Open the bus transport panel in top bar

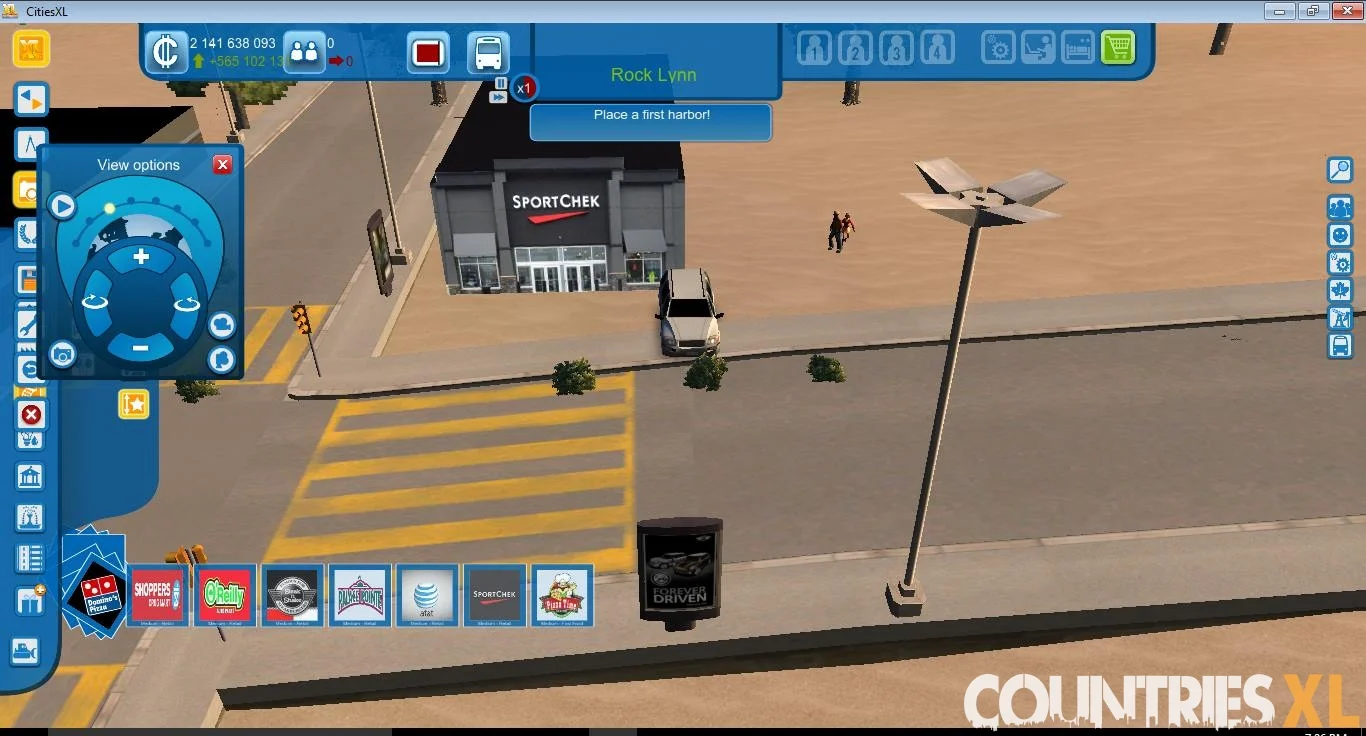488,52
